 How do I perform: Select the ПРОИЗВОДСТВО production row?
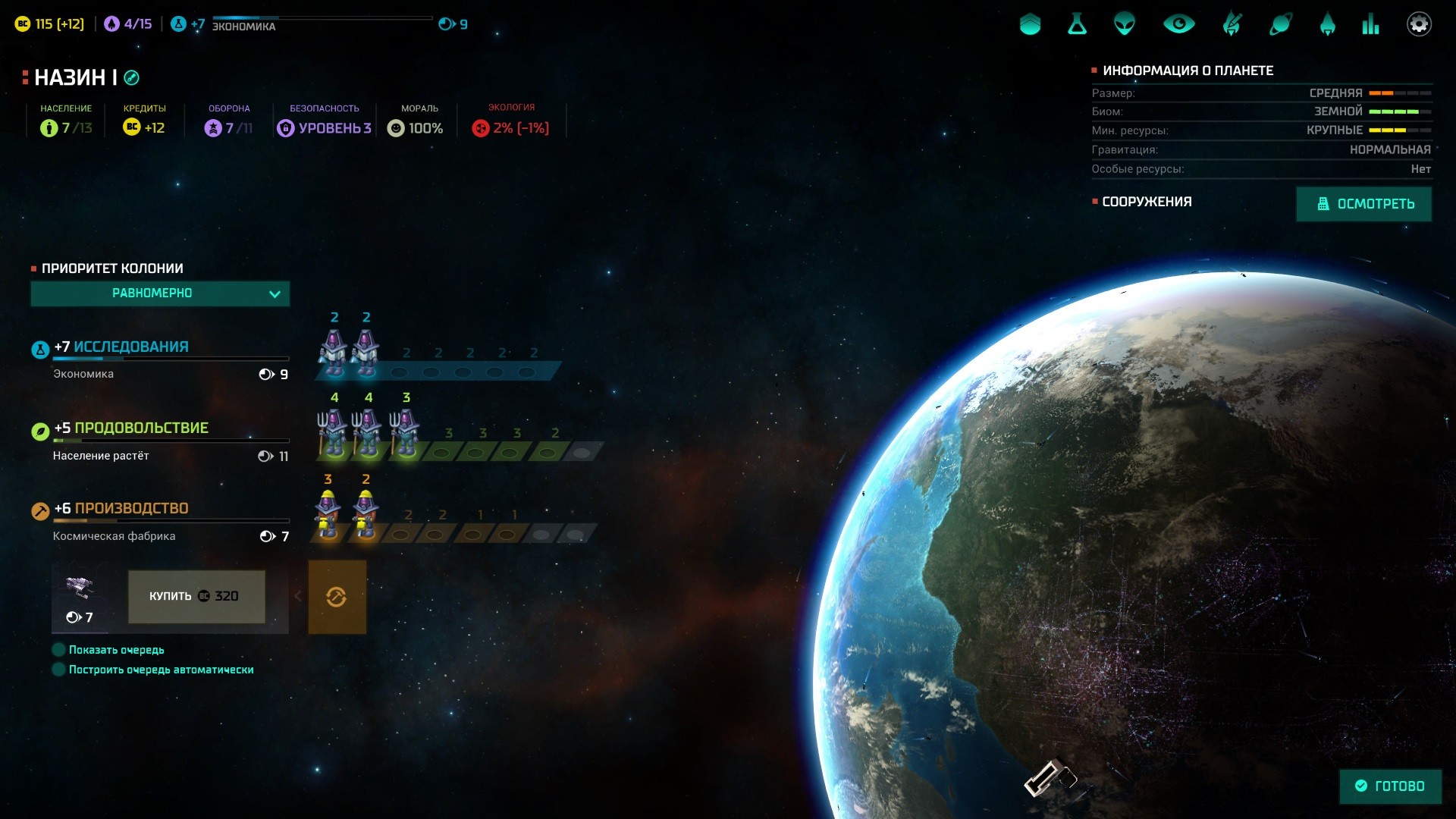130,509
